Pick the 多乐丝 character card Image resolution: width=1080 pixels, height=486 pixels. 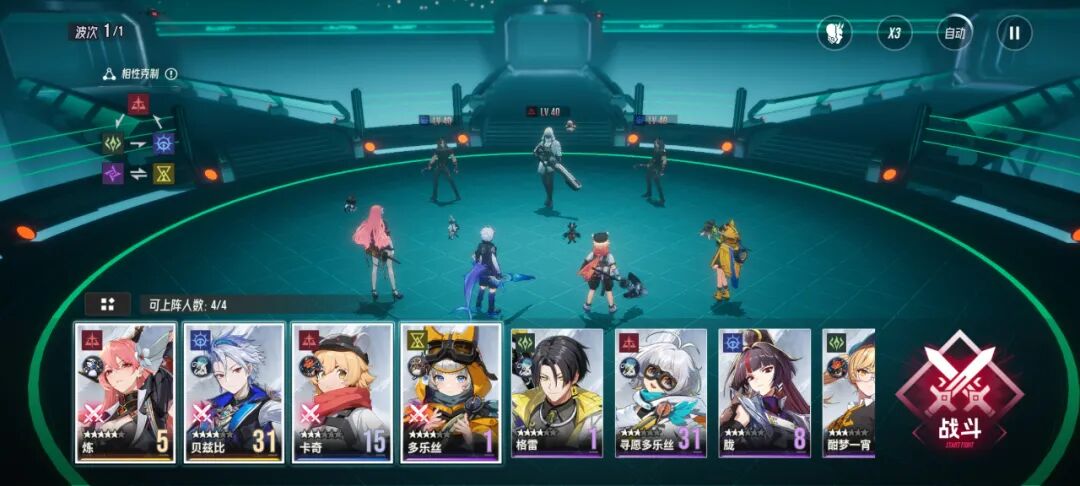(x=450, y=392)
